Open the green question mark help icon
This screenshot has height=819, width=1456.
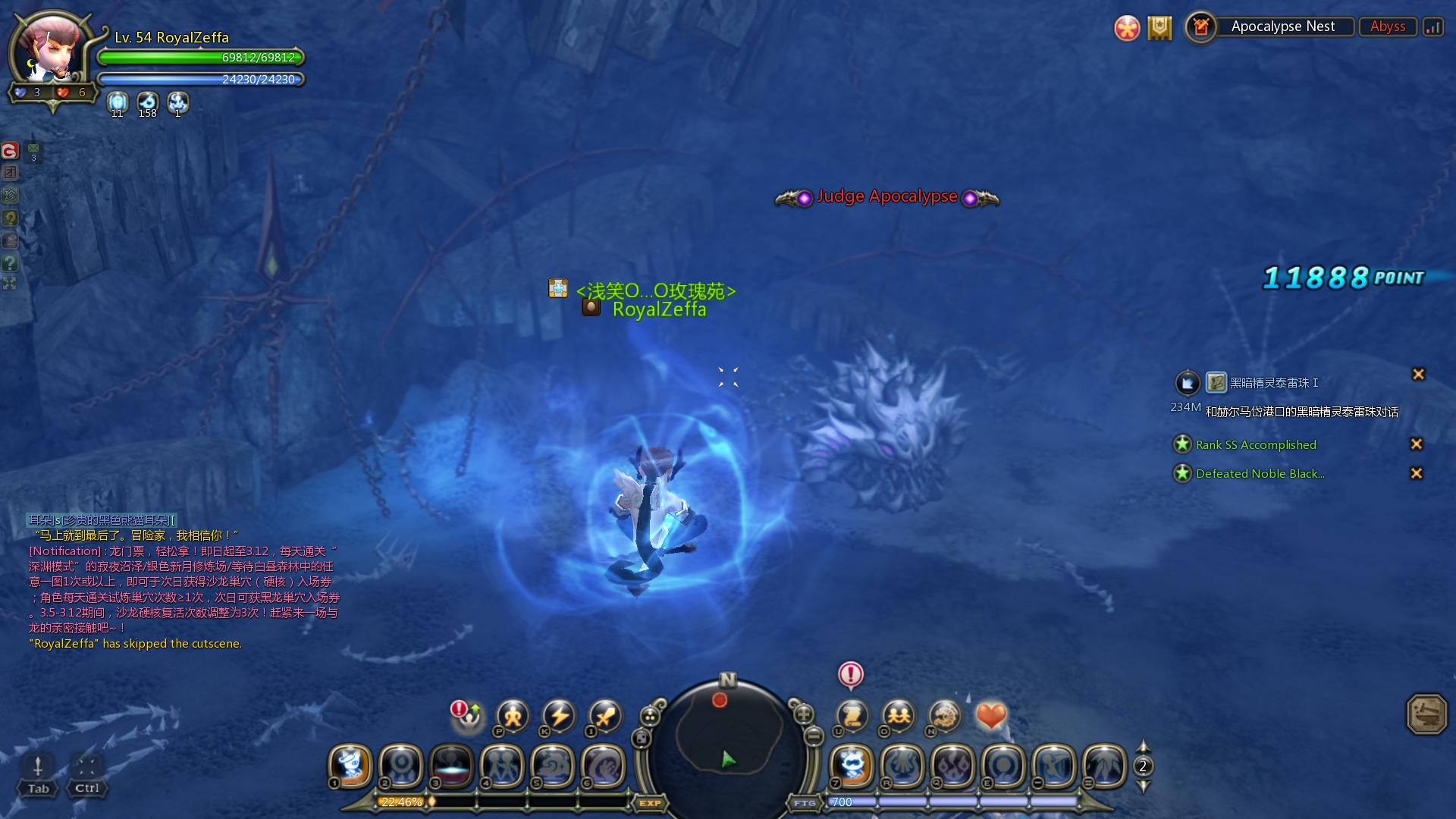[x=10, y=263]
